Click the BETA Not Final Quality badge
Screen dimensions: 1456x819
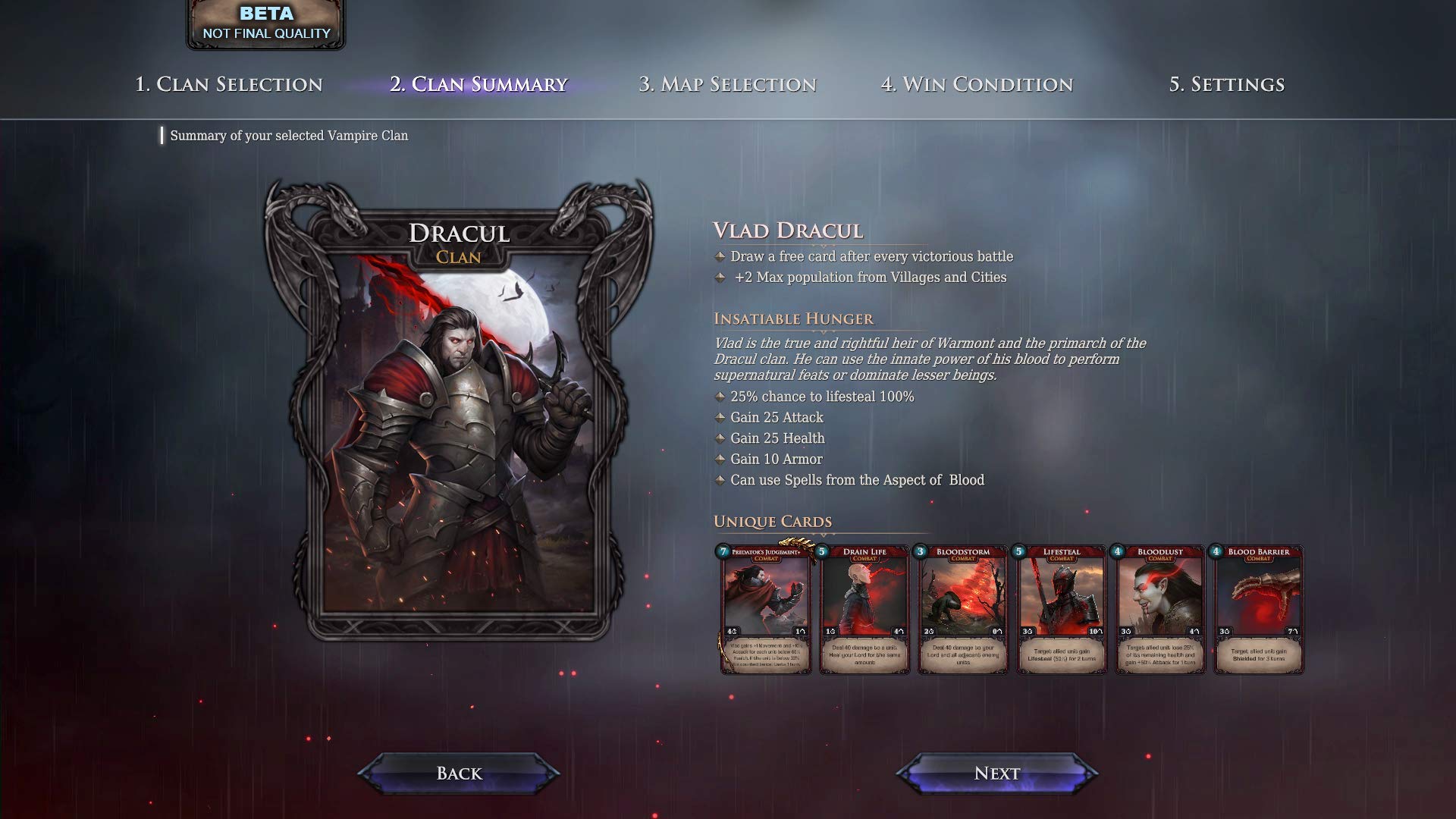click(x=265, y=21)
